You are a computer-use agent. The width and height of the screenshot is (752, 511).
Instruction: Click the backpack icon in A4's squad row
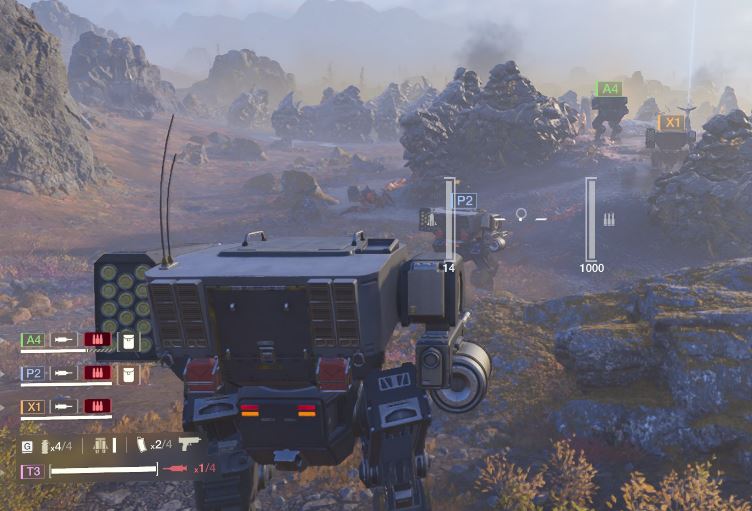point(127,340)
